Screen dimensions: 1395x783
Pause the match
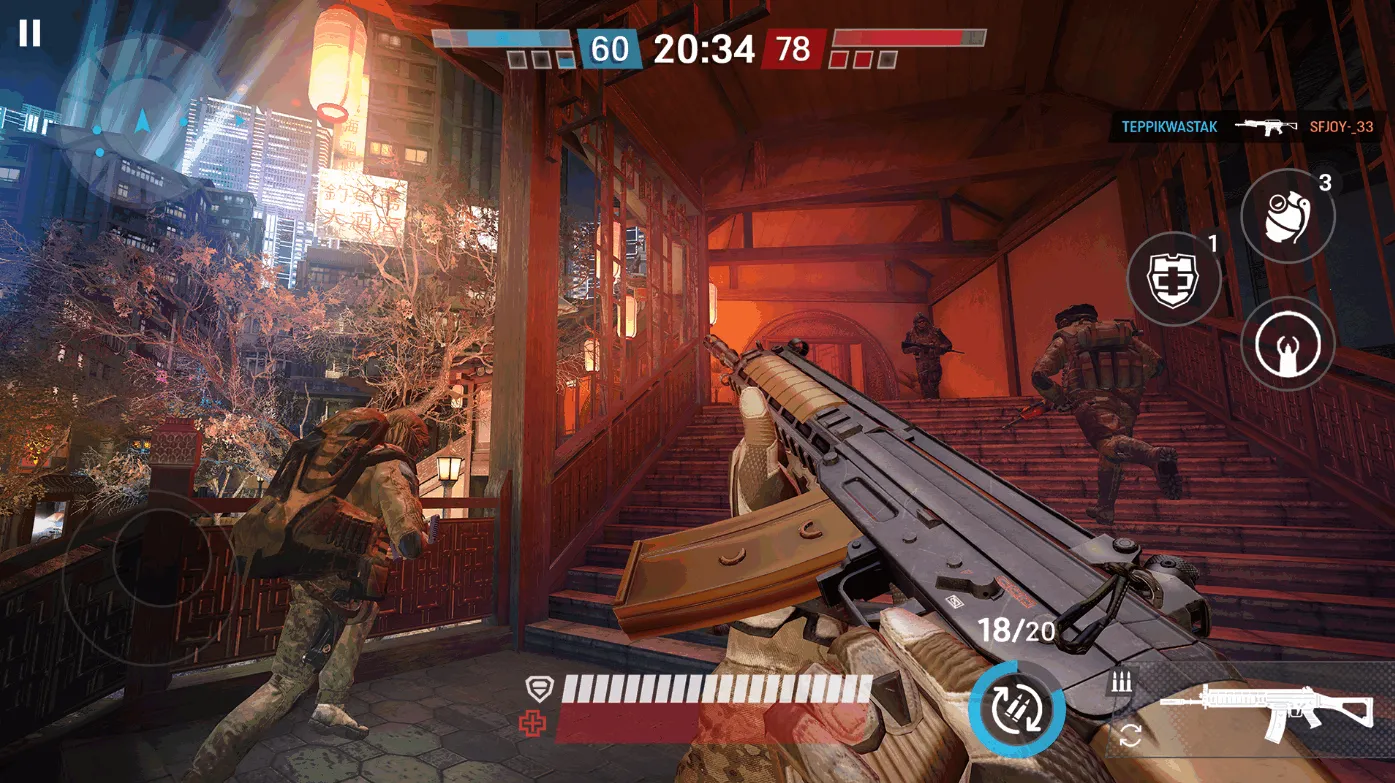pyautogui.click(x=30, y=33)
